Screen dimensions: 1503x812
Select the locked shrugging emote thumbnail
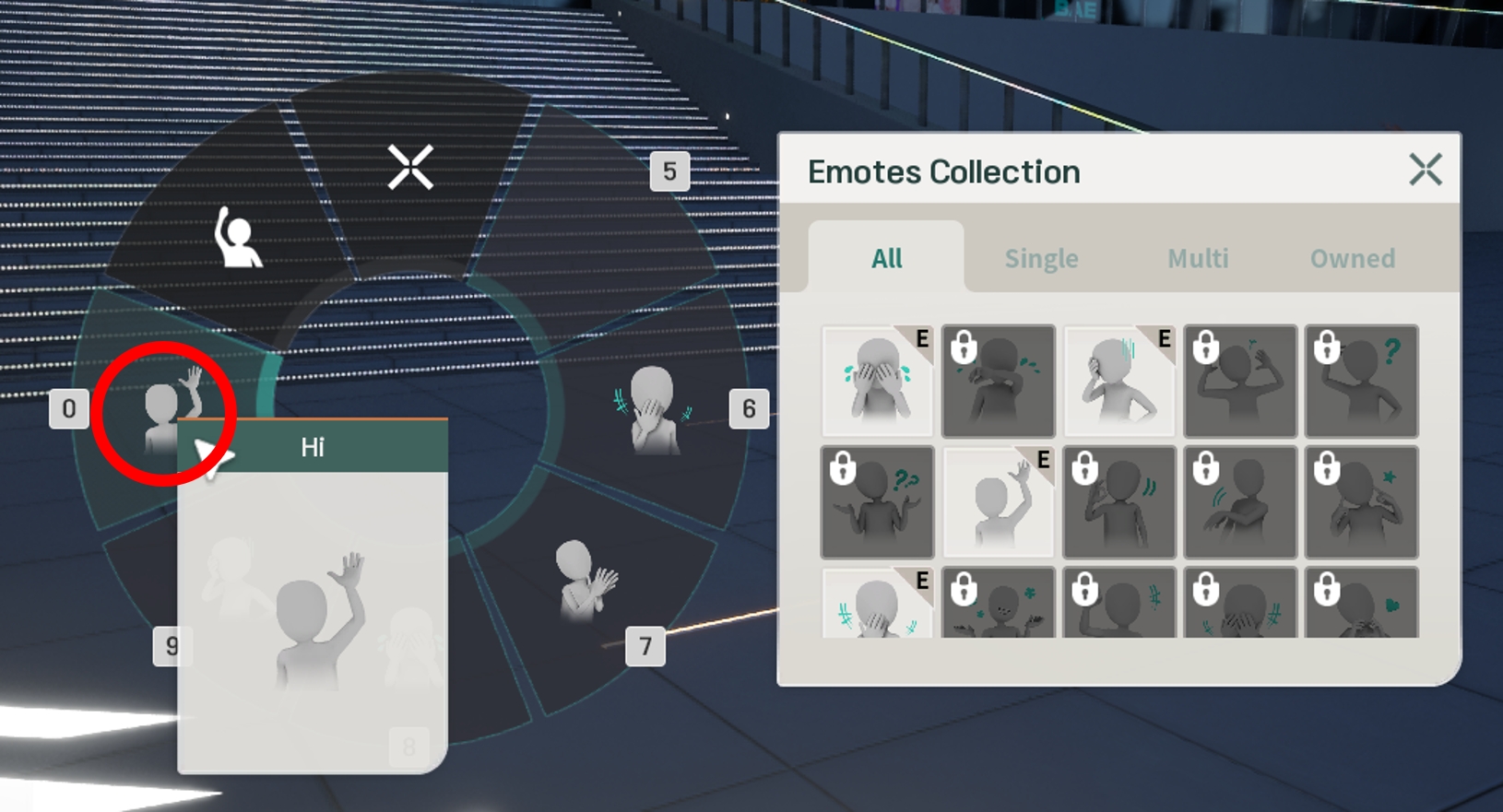[877, 502]
